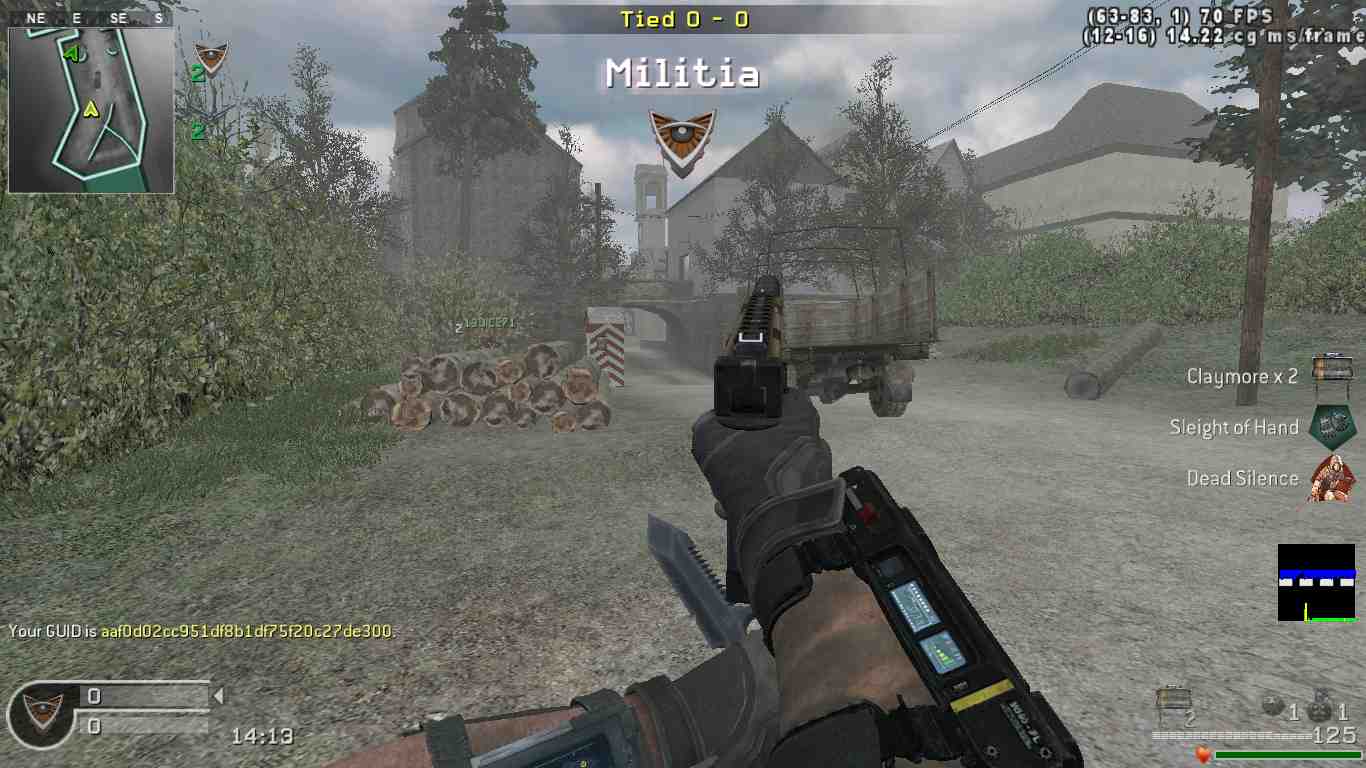Click the faction emblem beneath the Militia title
This screenshot has width=1366, height=768.
(682, 139)
